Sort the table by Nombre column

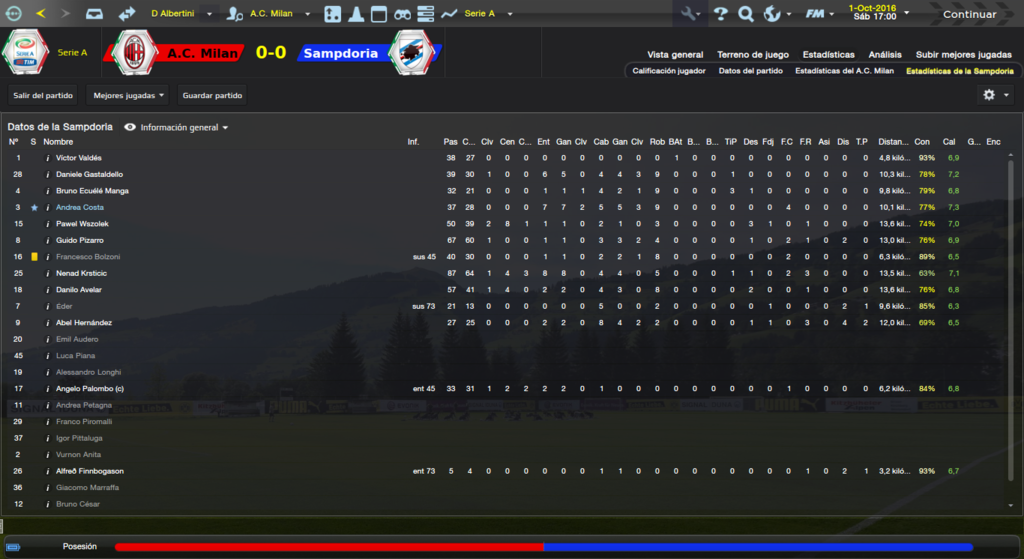58,142
